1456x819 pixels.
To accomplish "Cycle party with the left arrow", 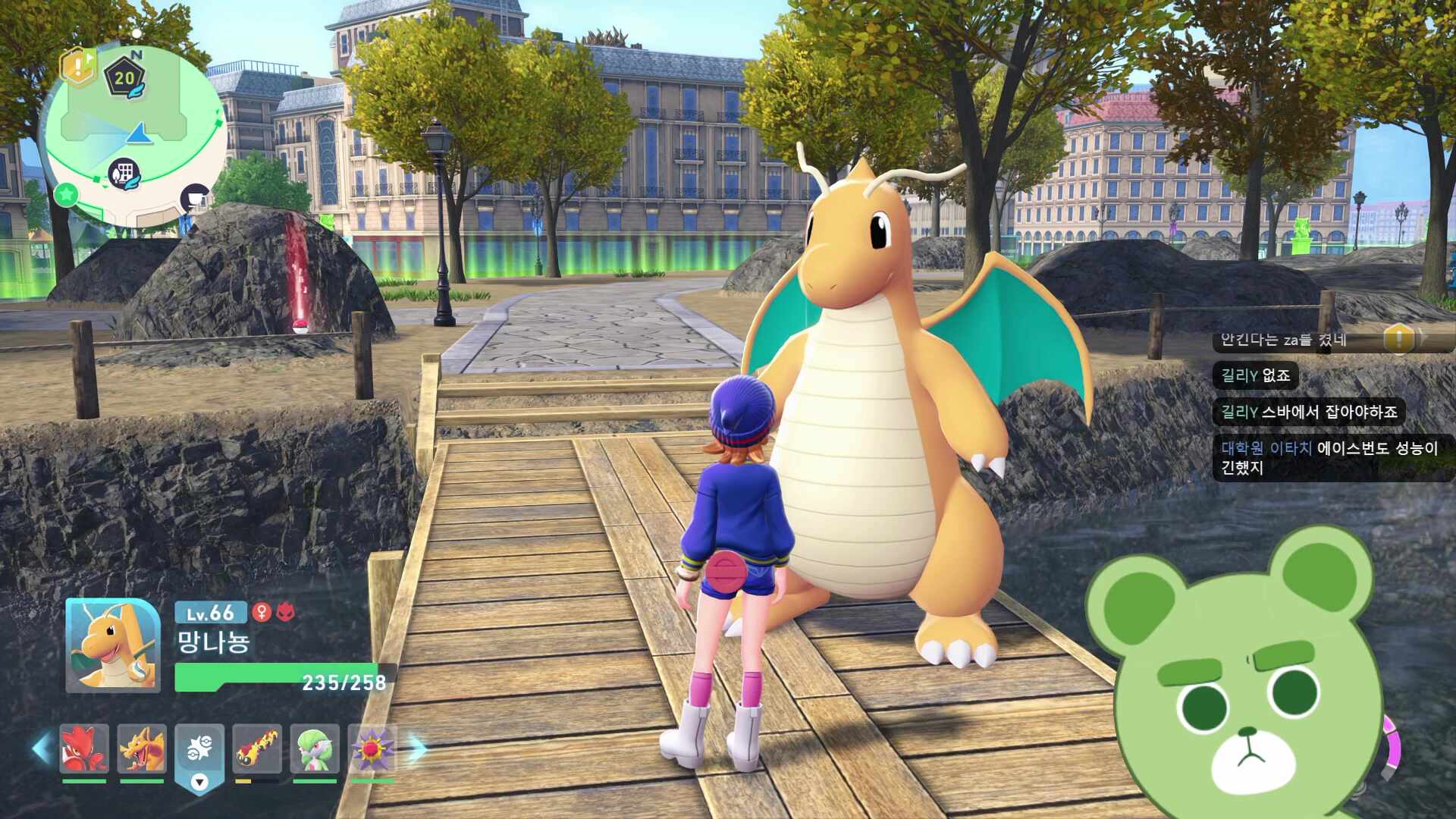I will [x=42, y=748].
